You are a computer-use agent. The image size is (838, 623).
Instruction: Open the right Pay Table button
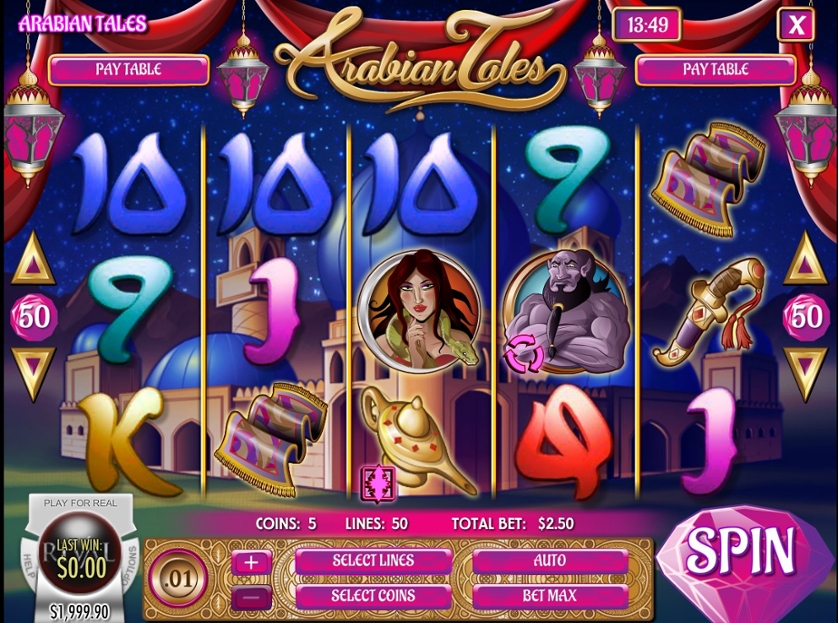[715, 70]
